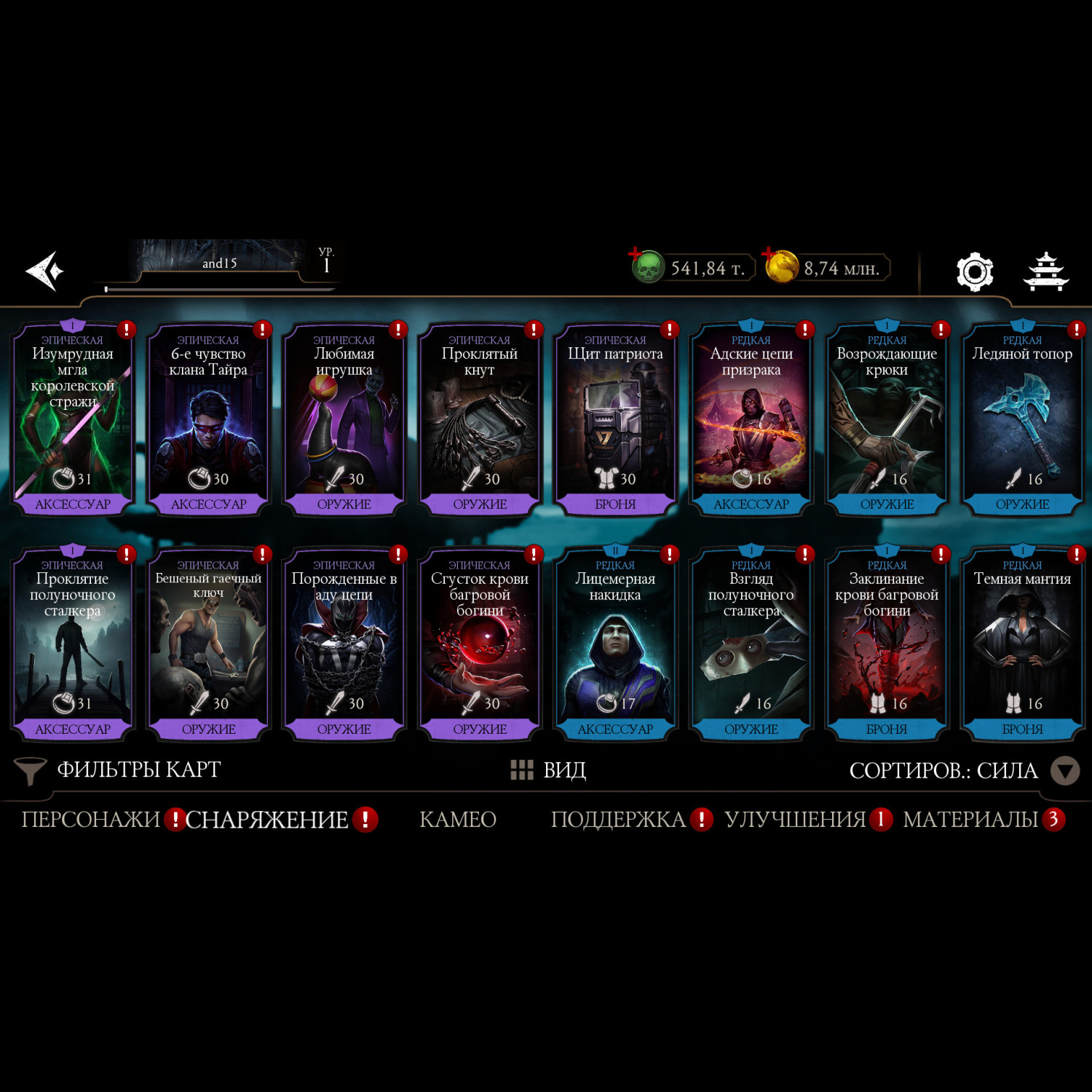Add more souls with green skull icon
Screen dimensions: 1092x1092
646,266
